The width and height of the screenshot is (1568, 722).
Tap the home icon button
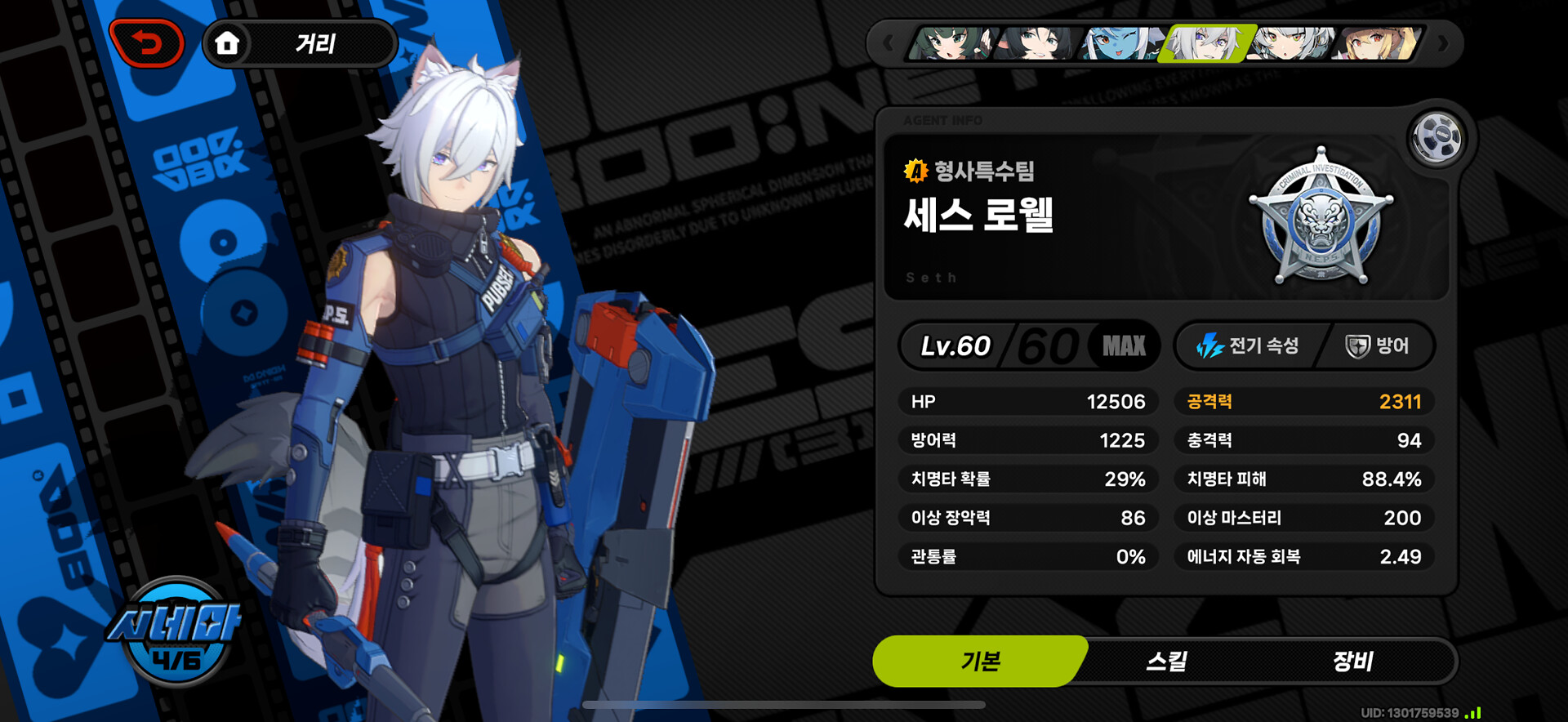[x=227, y=43]
